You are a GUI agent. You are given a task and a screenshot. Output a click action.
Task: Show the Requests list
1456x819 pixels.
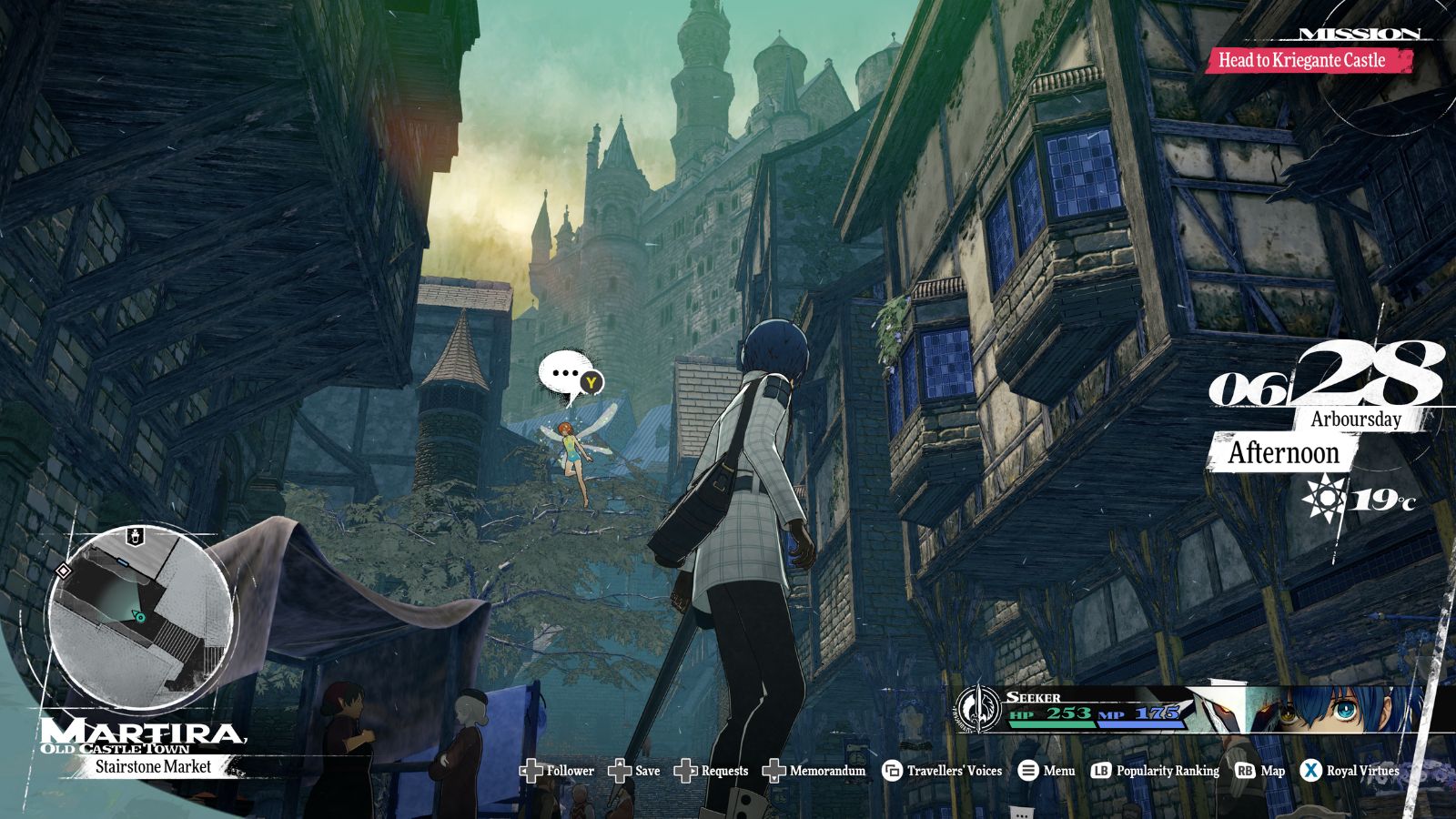(712, 771)
